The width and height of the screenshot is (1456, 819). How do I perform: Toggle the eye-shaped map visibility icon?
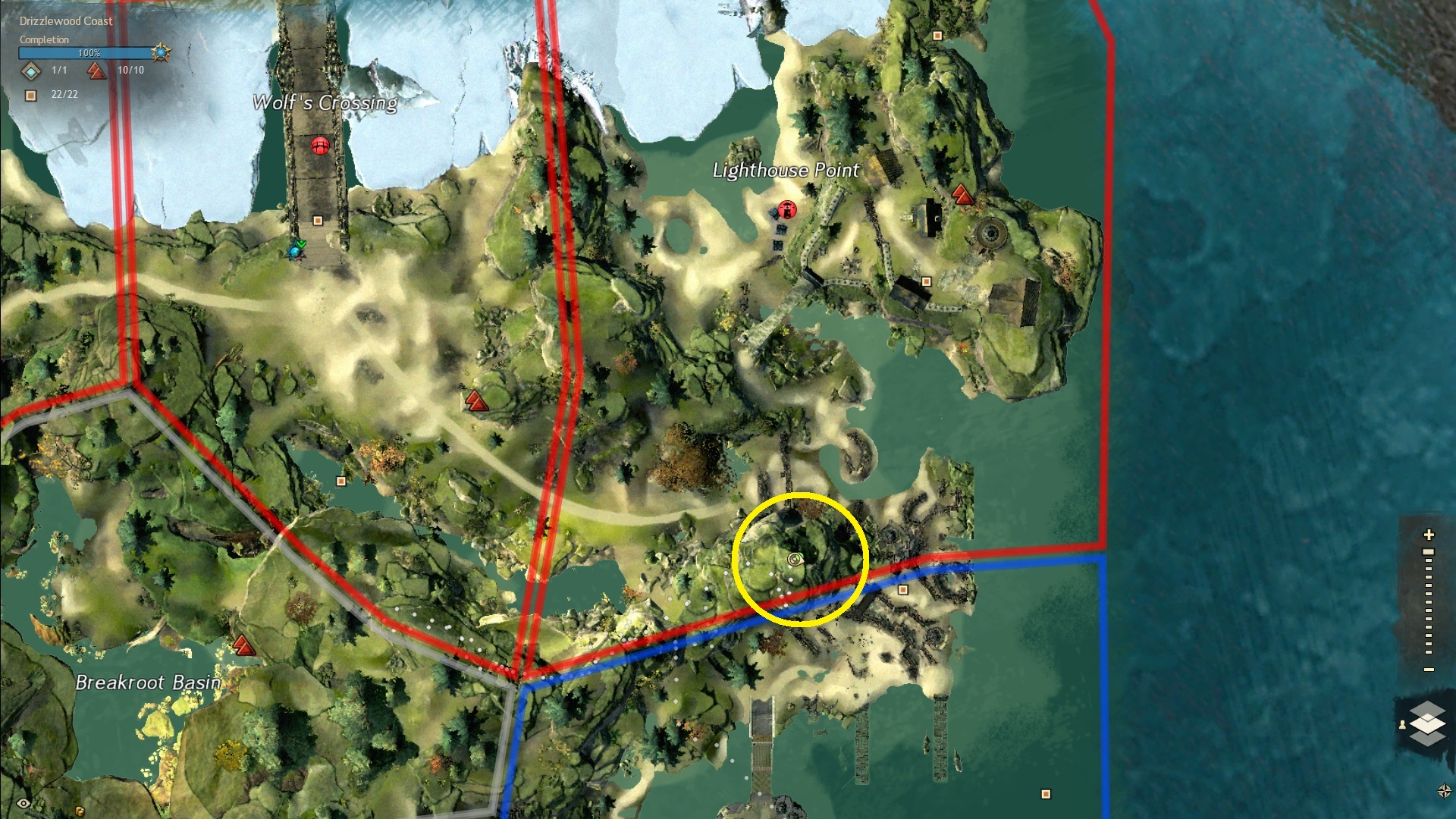(24, 804)
